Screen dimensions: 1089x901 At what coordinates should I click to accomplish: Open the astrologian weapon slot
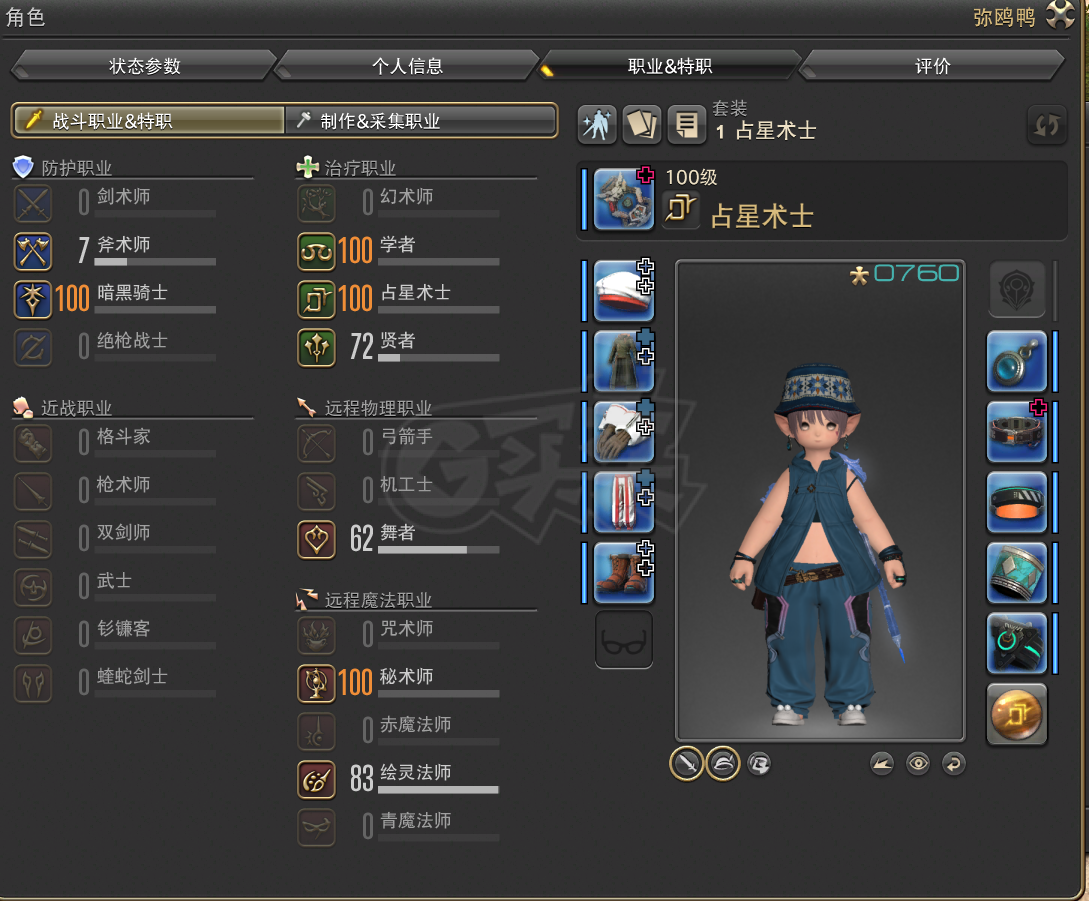click(623, 199)
